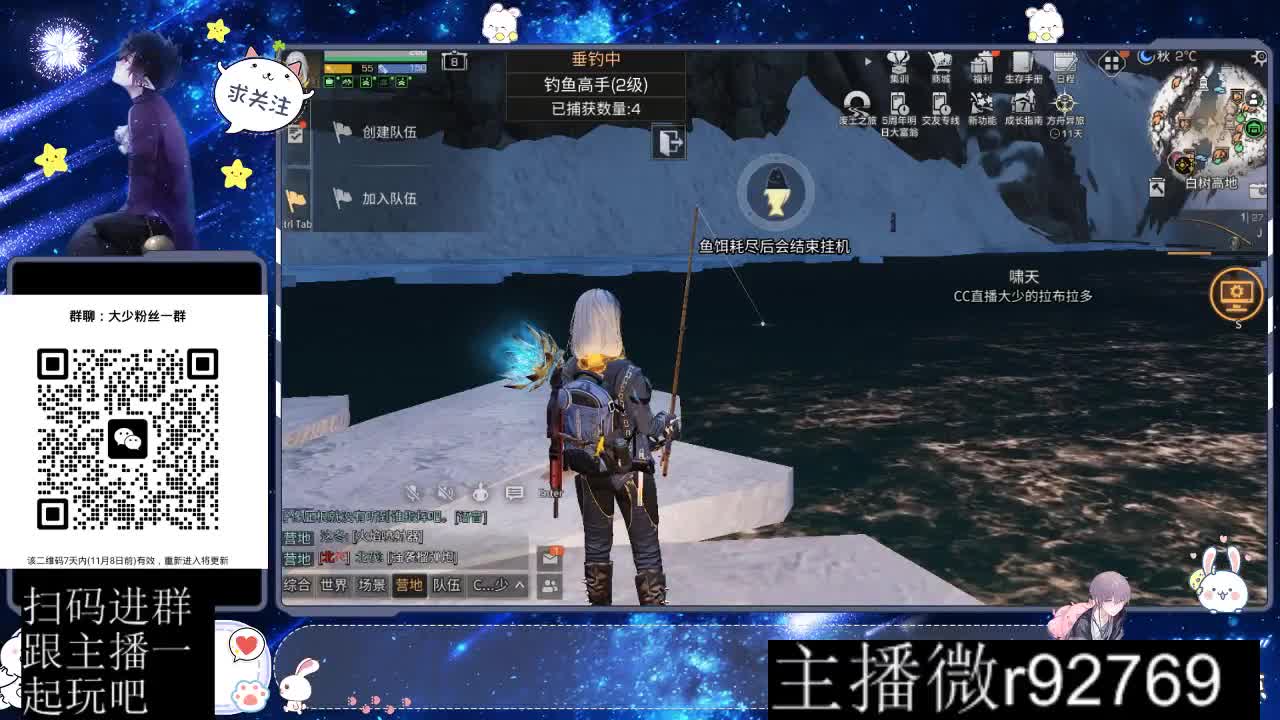Expand the top toolbar with the arrow
Image resolution: width=1280 pixels, height=720 pixels.
(868, 61)
